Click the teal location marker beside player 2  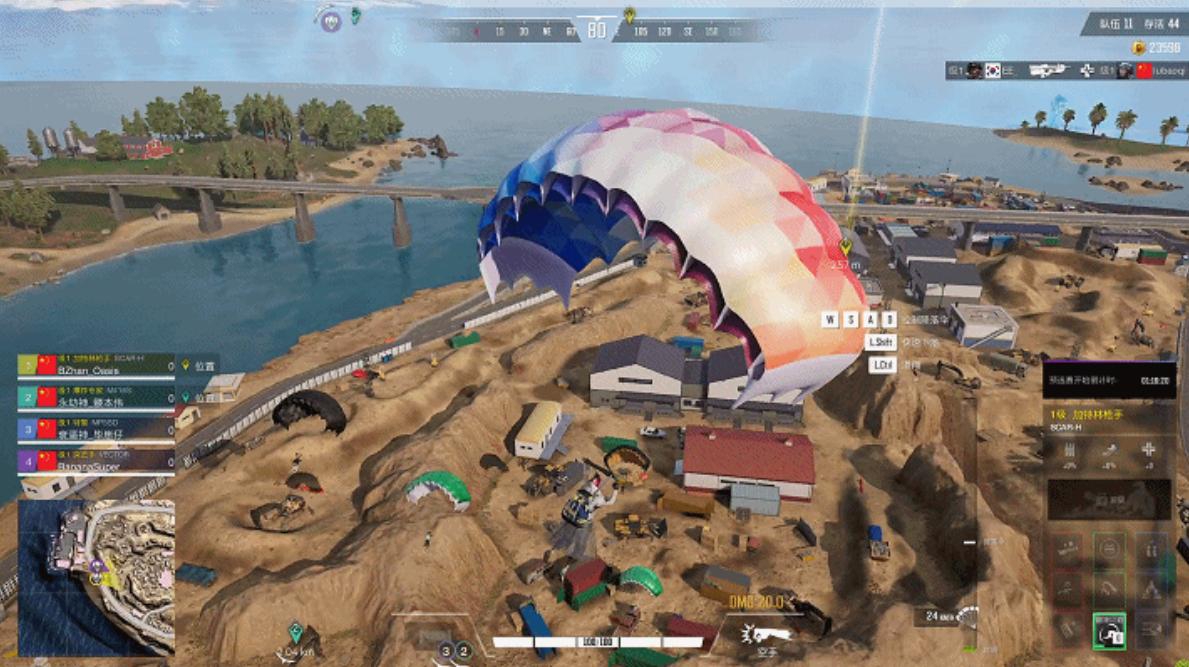tap(185, 397)
